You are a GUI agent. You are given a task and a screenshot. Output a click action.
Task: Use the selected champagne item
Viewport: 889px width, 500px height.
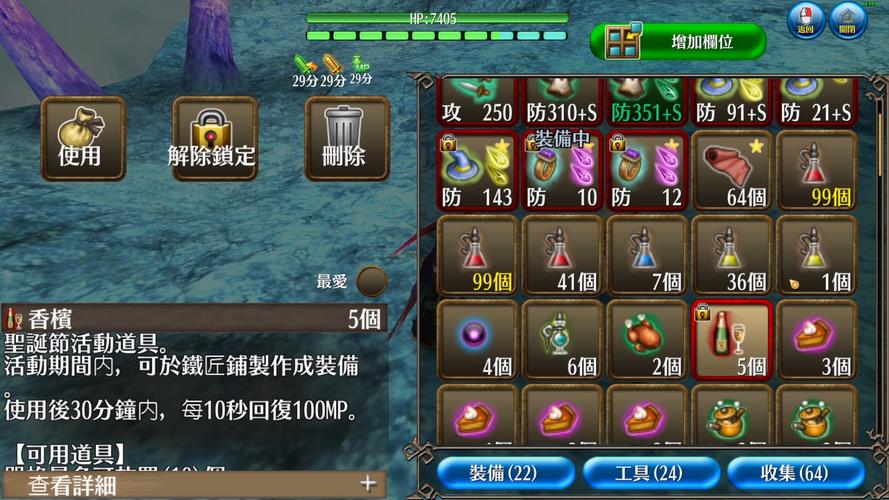pyautogui.click(x=83, y=138)
